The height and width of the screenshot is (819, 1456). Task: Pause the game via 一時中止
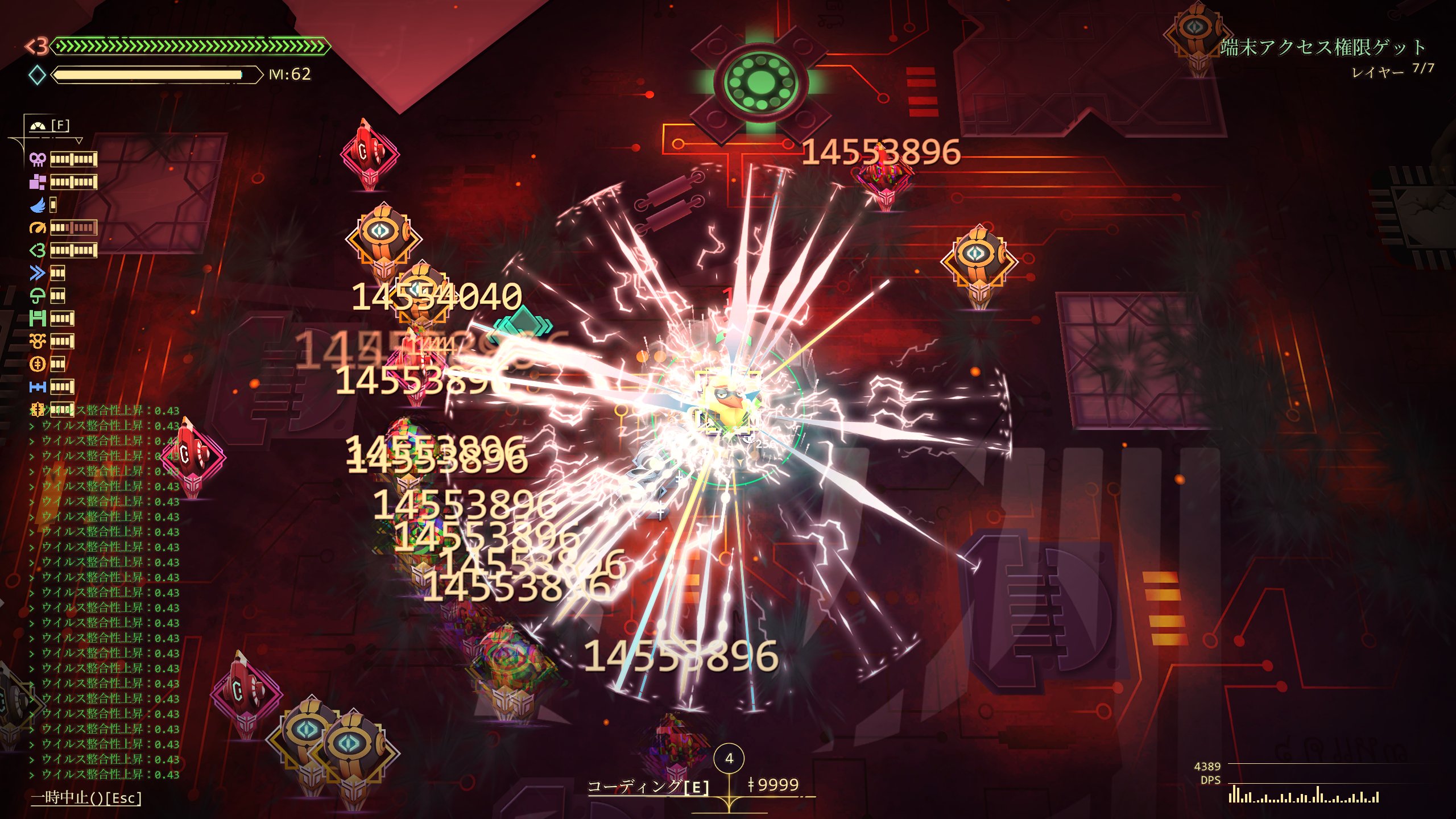coord(86,797)
